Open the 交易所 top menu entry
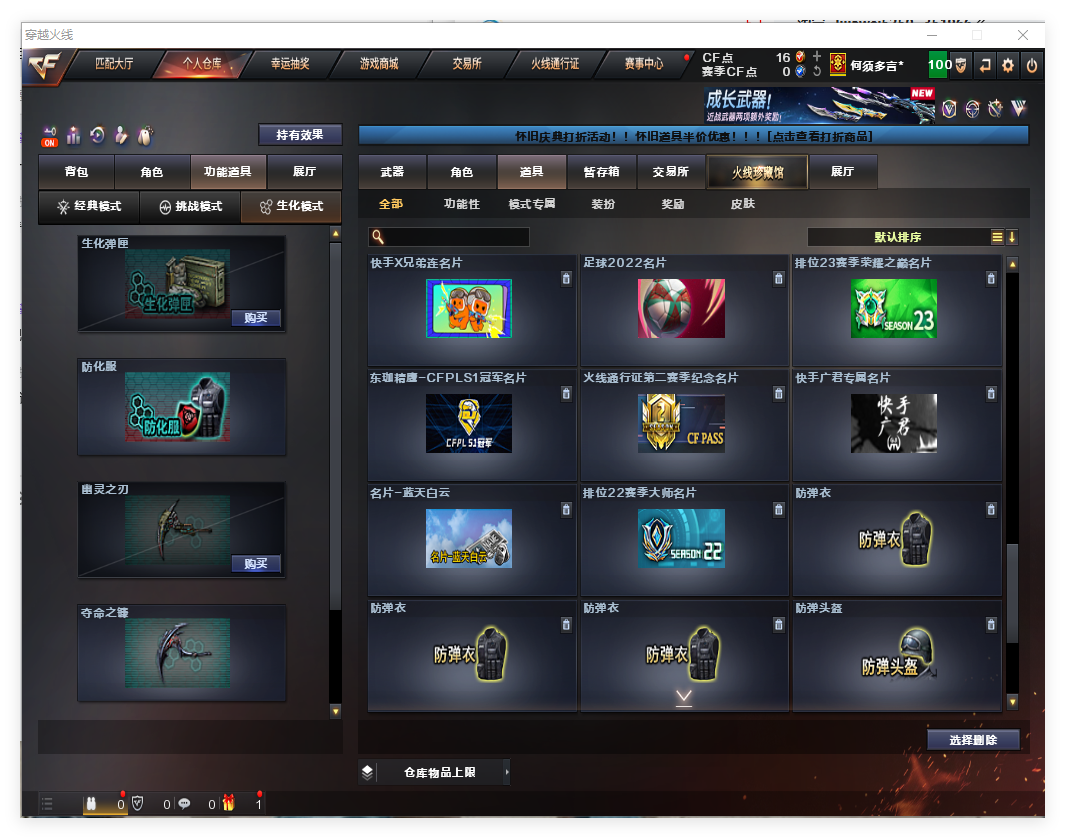The width and height of the screenshot is (1065, 838). tap(466, 64)
